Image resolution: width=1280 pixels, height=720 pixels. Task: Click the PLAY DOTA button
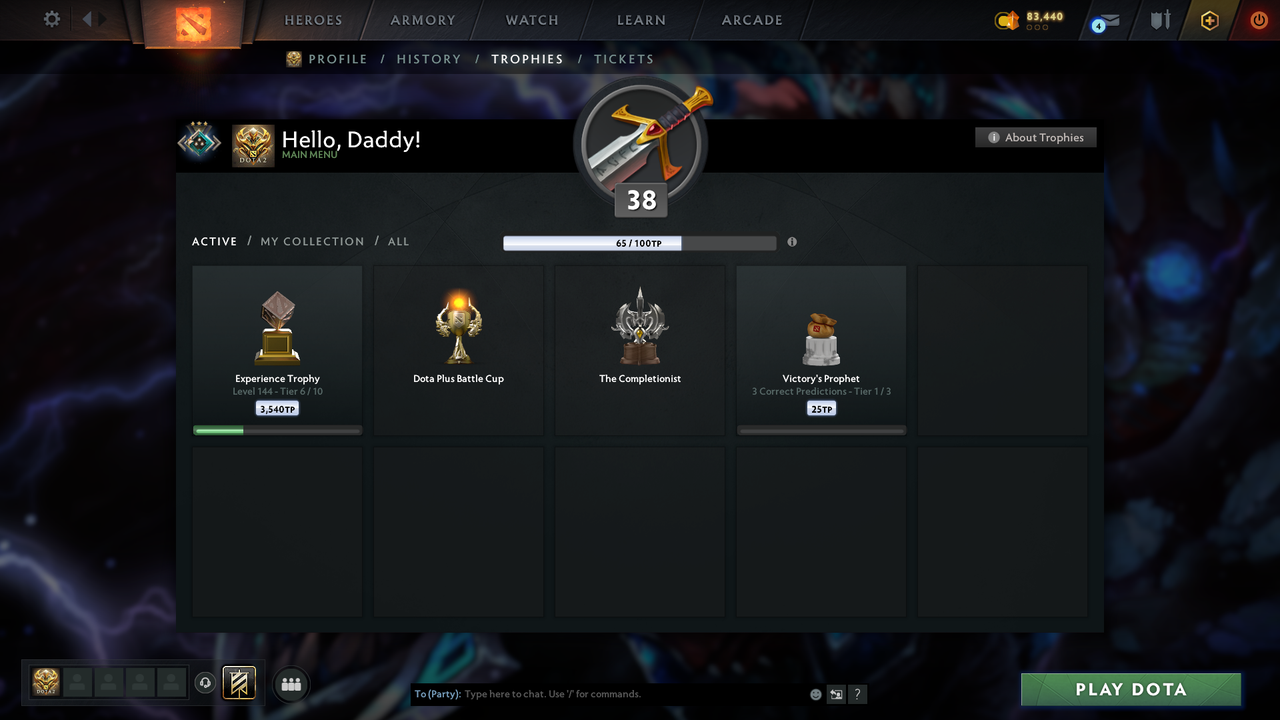click(x=1130, y=689)
